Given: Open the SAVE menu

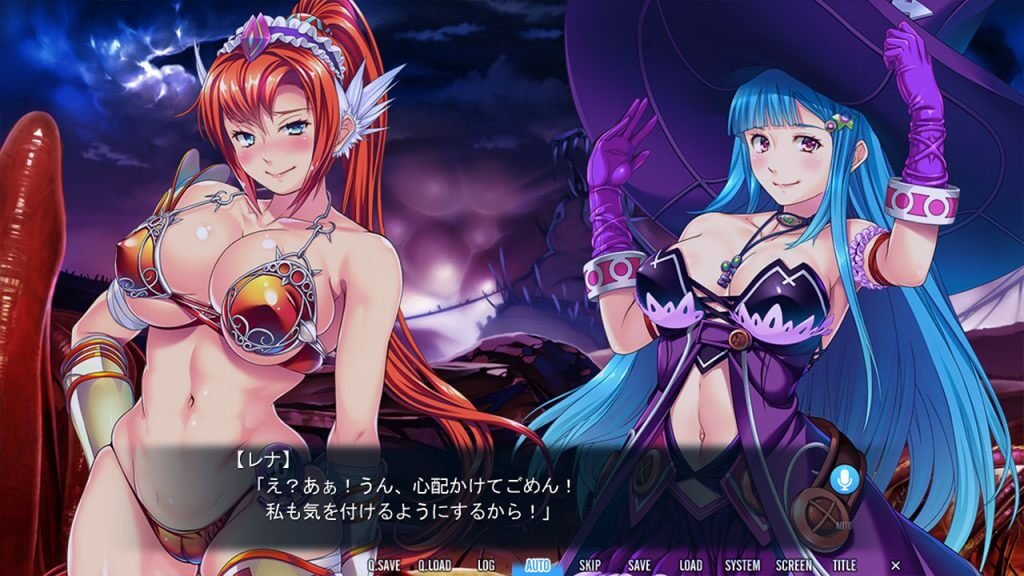Looking at the screenshot, I should 640,565.
